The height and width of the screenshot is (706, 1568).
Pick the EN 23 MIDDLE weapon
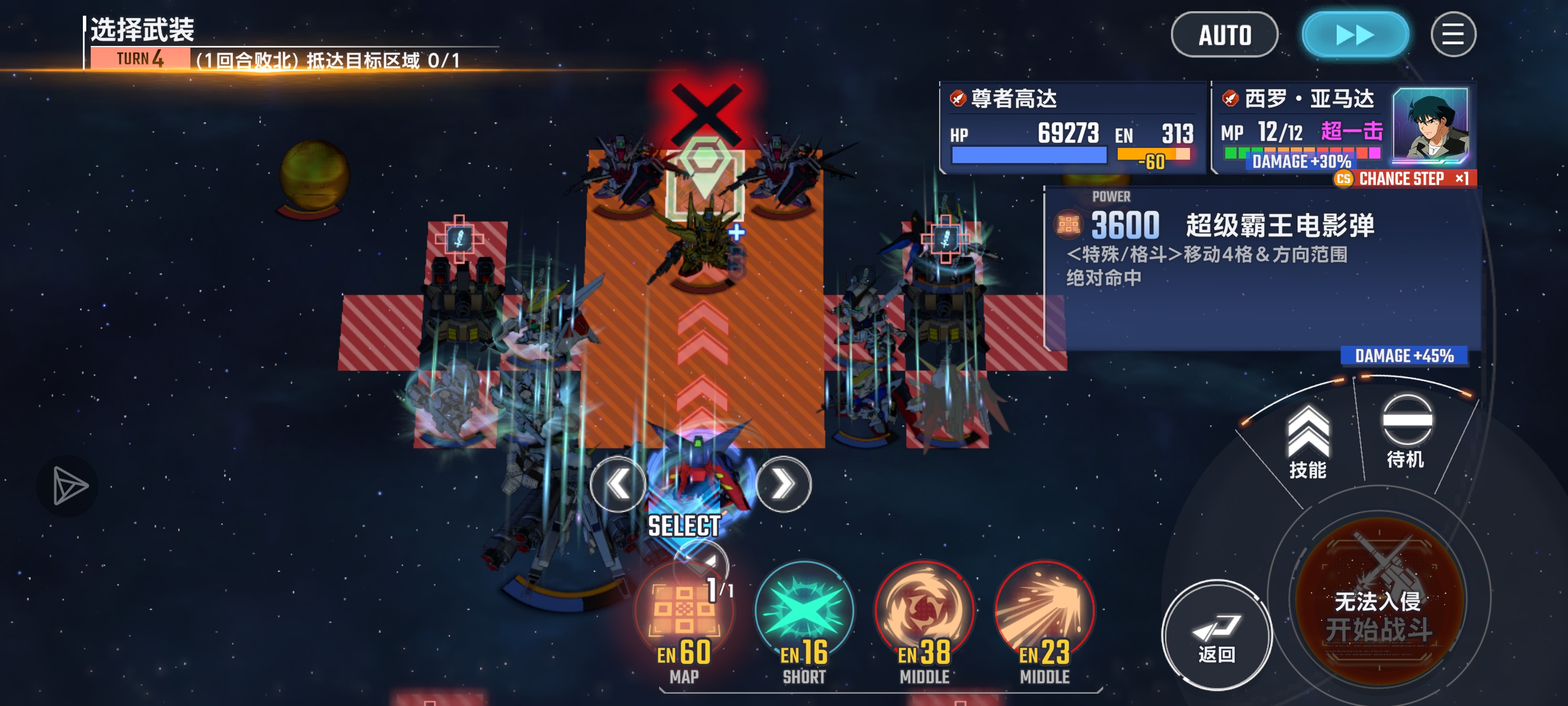pos(1044,615)
